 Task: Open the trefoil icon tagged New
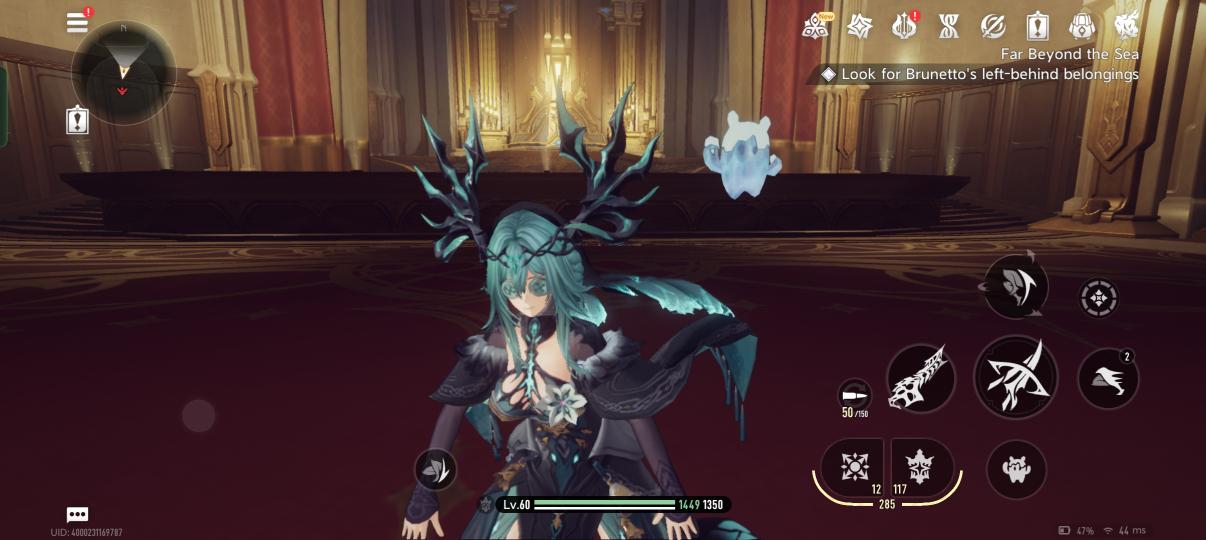[x=815, y=26]
